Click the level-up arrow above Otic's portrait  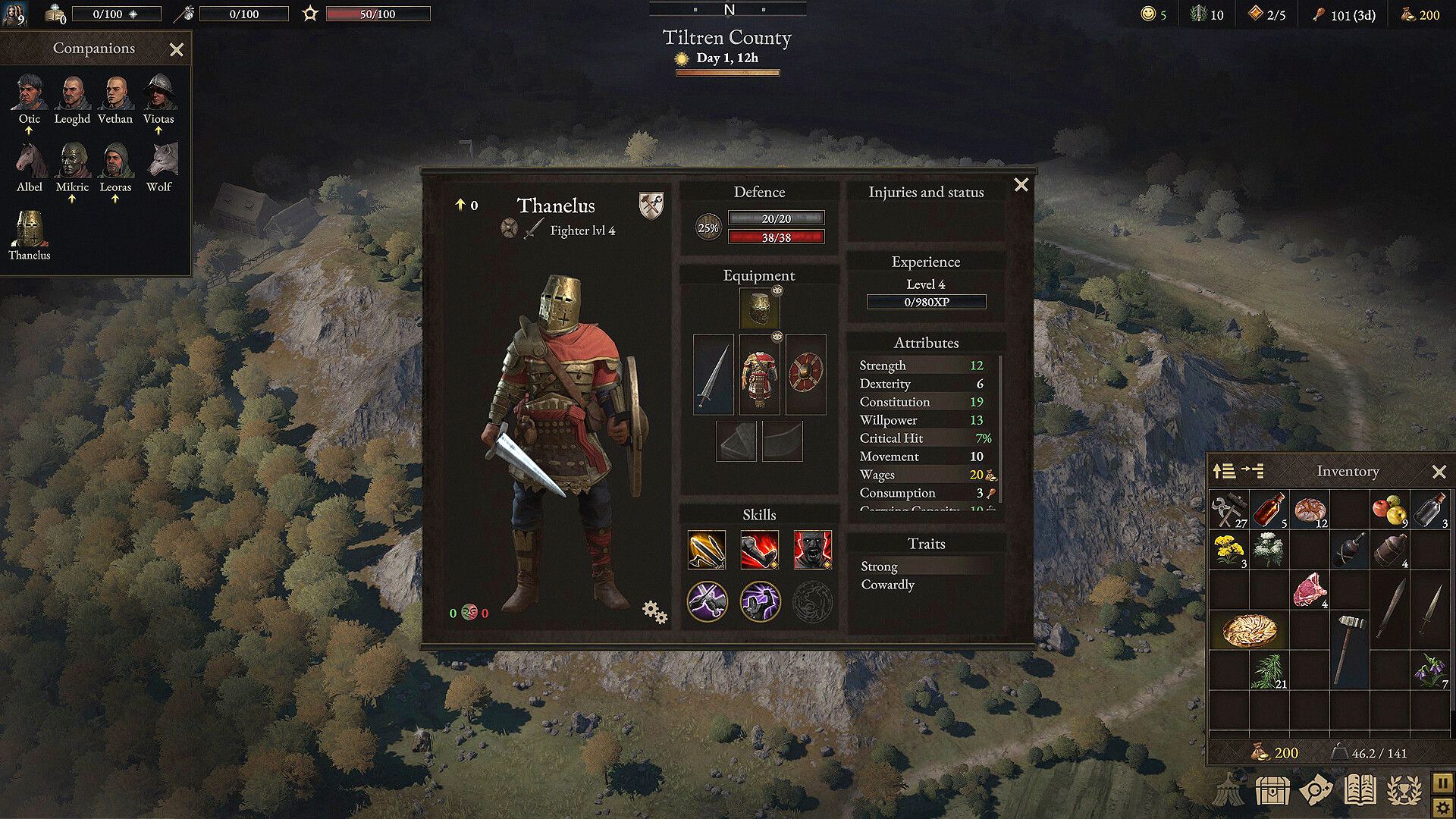click(x=30, y=131)
